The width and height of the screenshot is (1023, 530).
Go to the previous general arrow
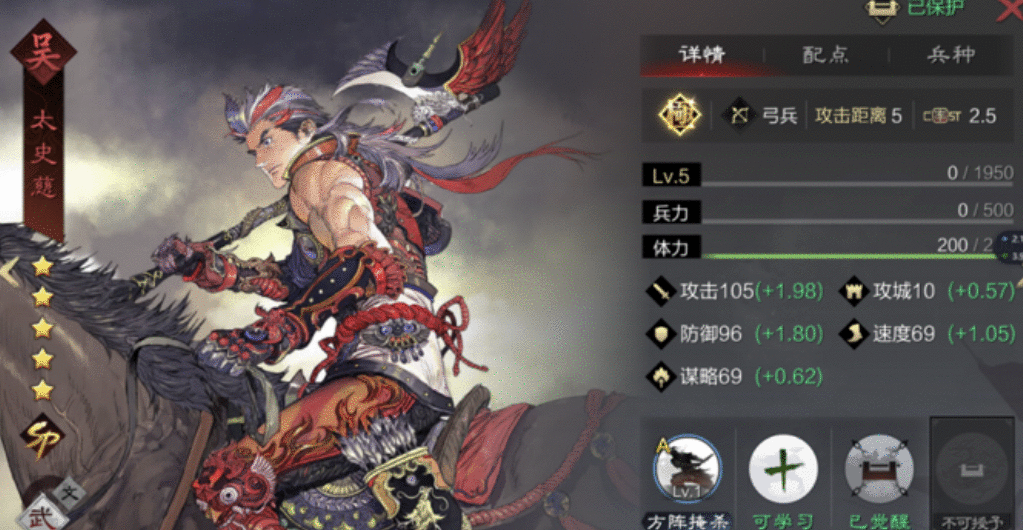point(8,270)
